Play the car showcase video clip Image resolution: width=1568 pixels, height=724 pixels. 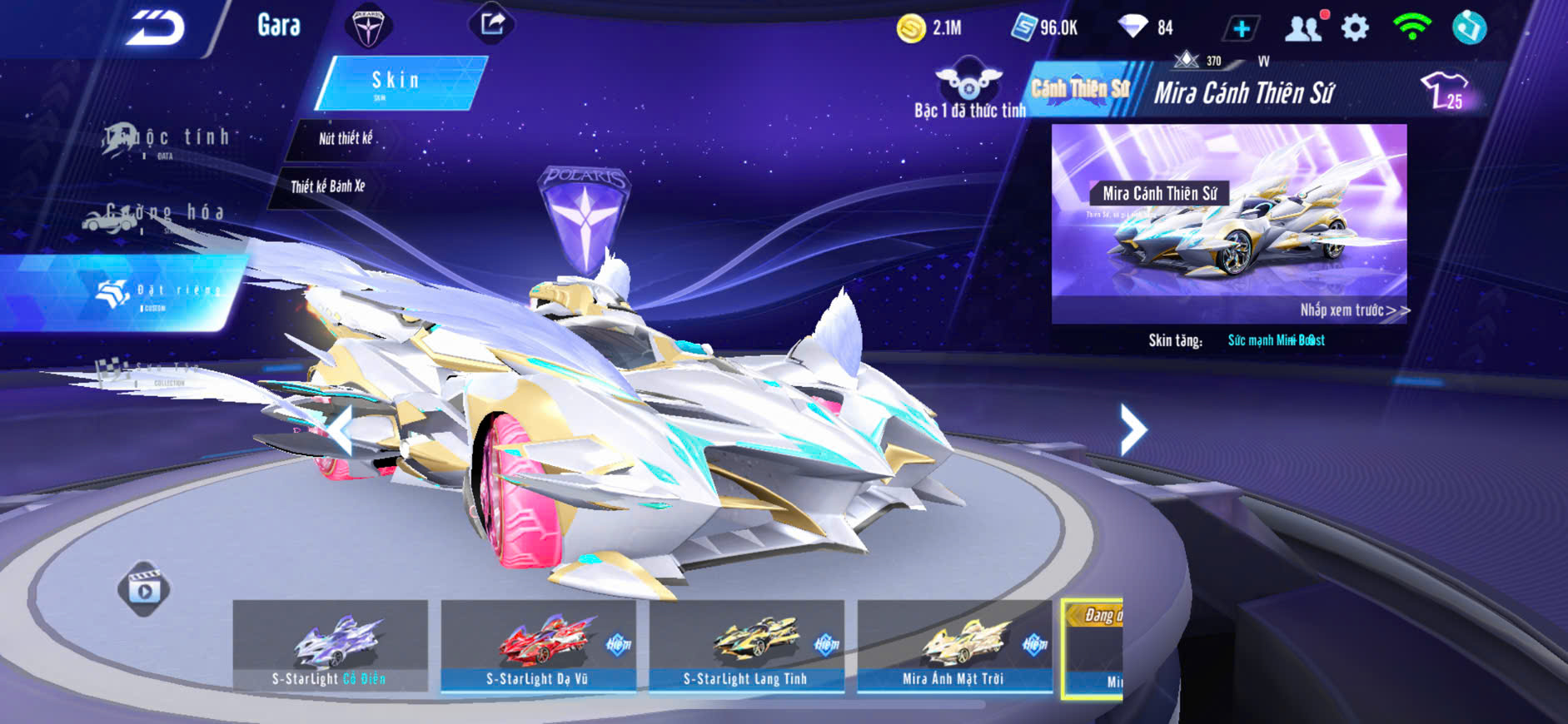(x=144, y=589)
